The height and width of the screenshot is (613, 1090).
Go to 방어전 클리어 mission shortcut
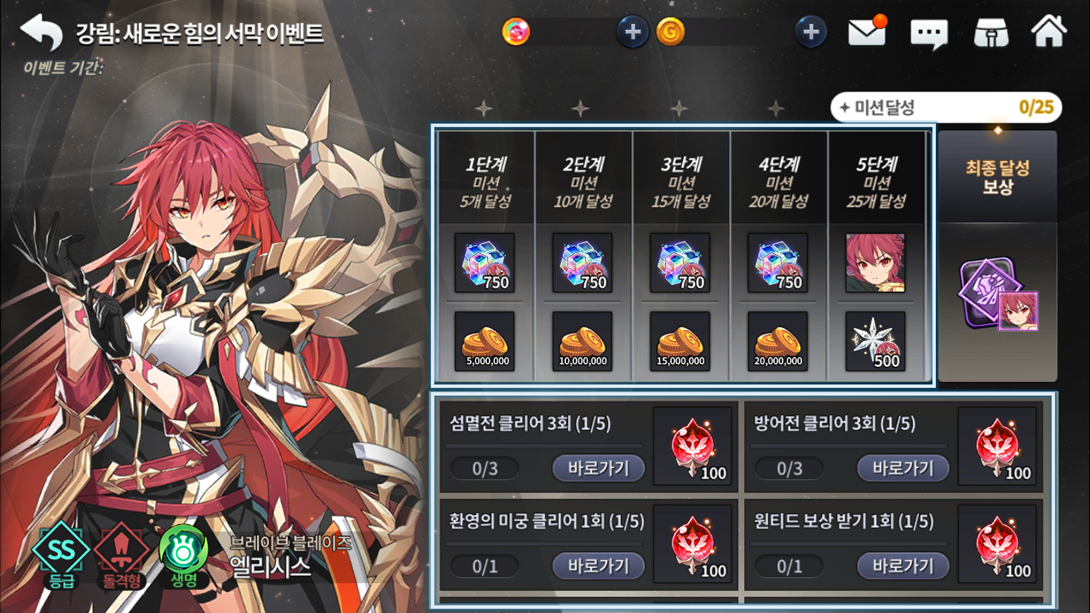click(x=902, y=468)
